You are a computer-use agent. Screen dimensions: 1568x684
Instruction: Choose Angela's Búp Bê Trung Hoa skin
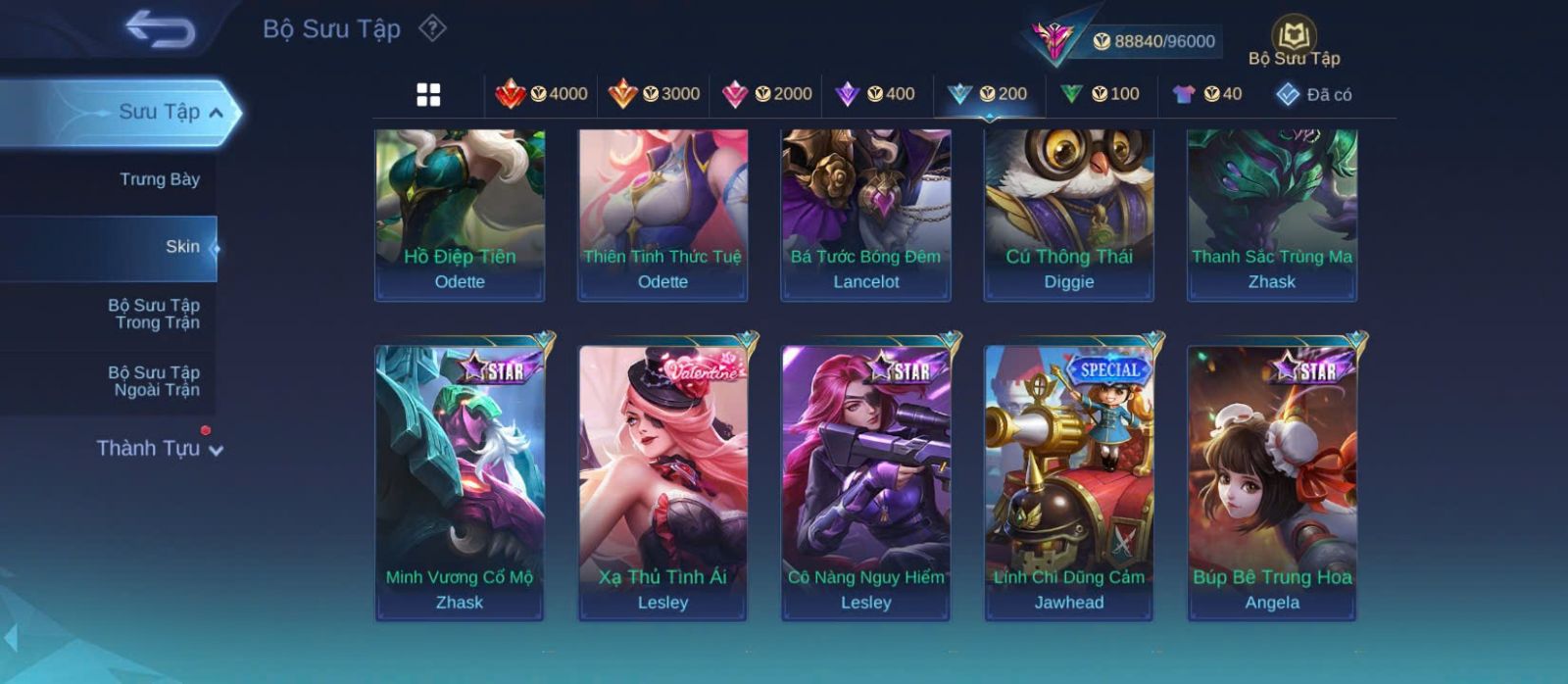tap(1271, 482)
